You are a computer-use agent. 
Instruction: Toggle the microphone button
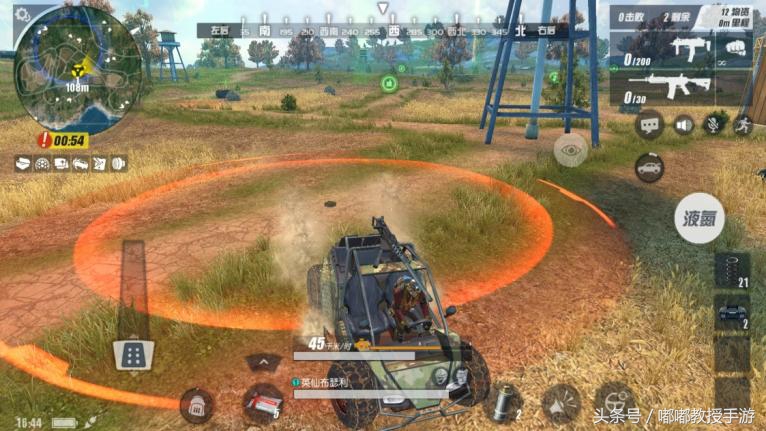pyautogui.click(x=713, y=124)
